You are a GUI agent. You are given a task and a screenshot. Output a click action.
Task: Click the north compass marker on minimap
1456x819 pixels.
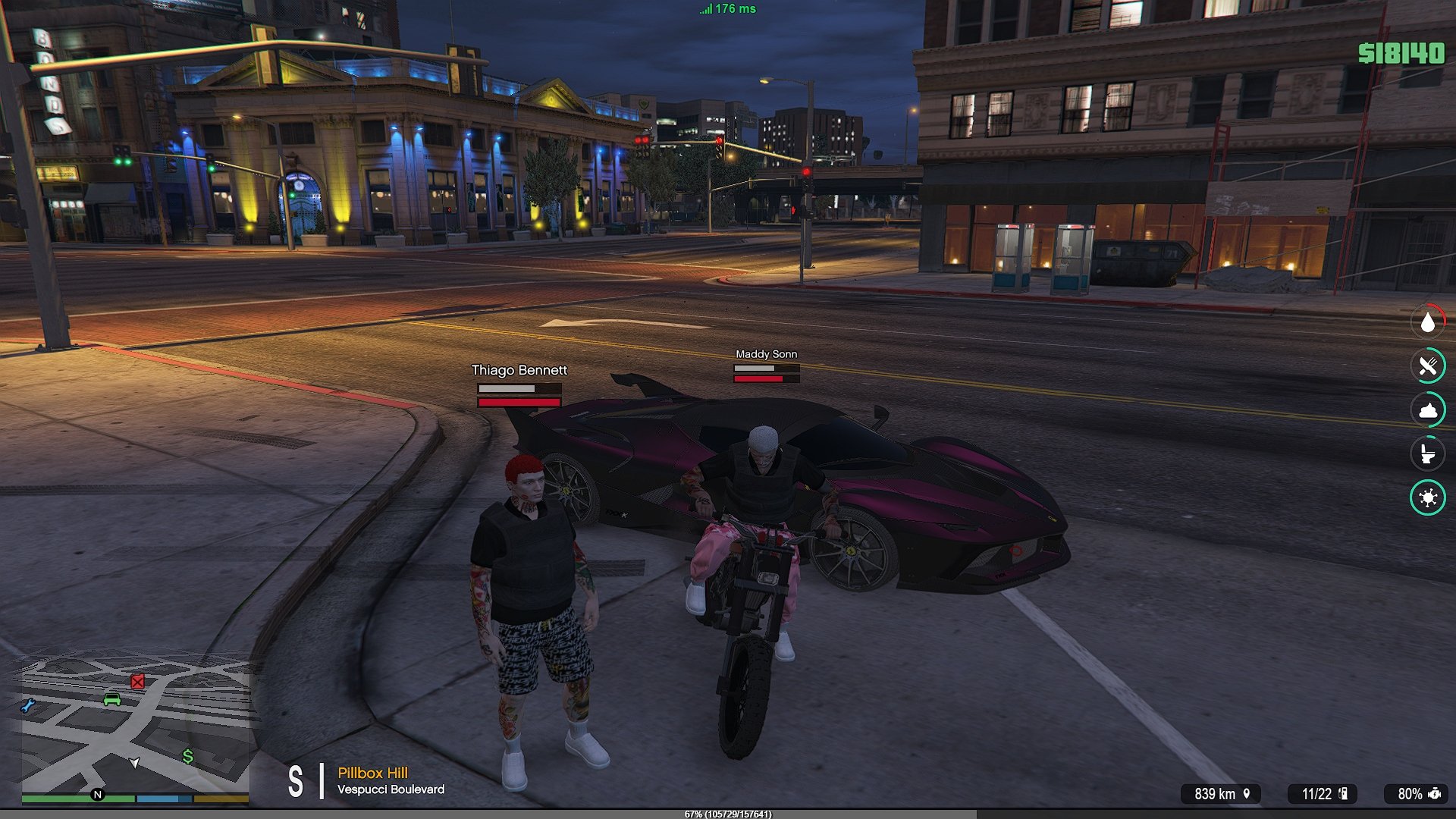(97, 795)
